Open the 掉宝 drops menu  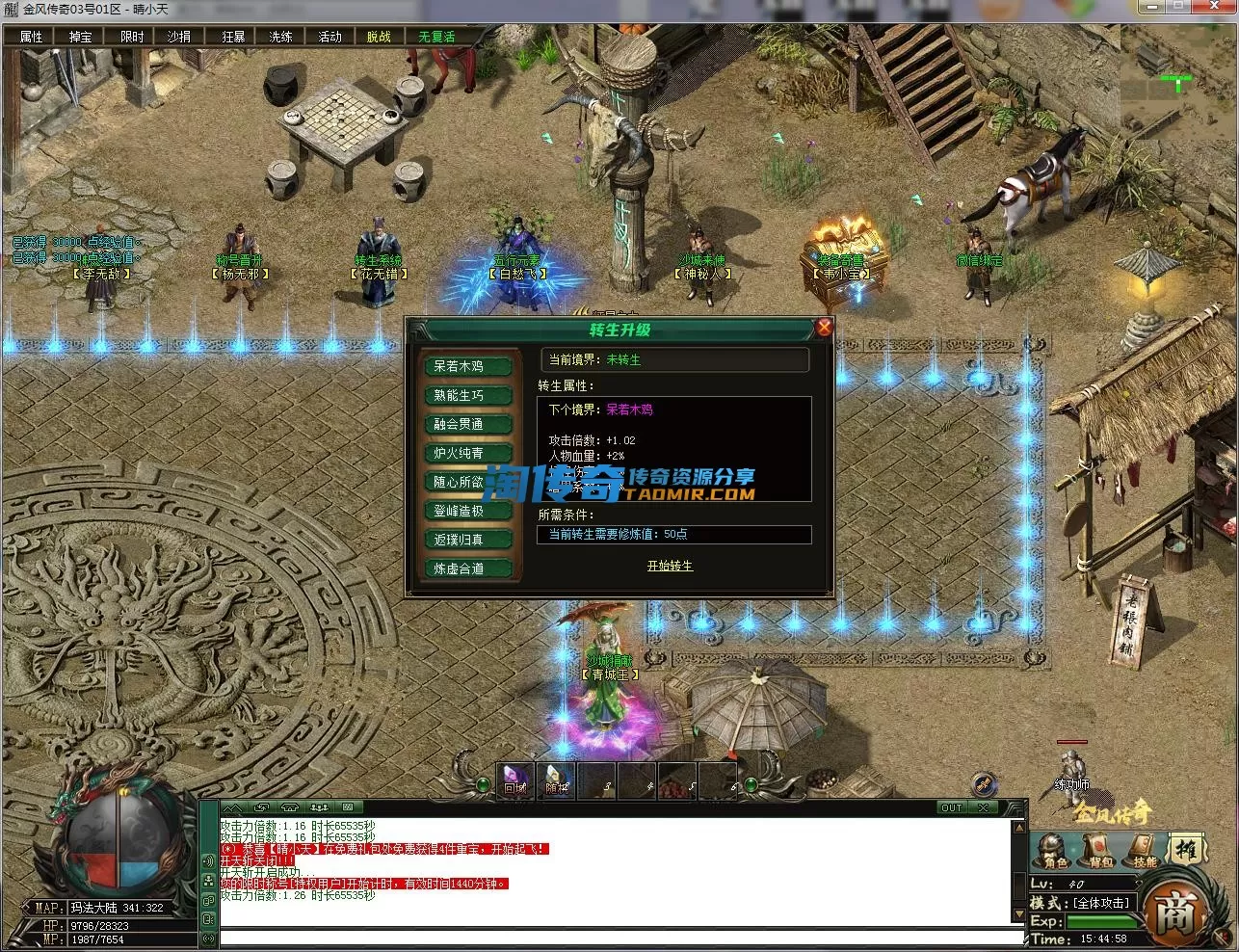[x=80, y=37]
